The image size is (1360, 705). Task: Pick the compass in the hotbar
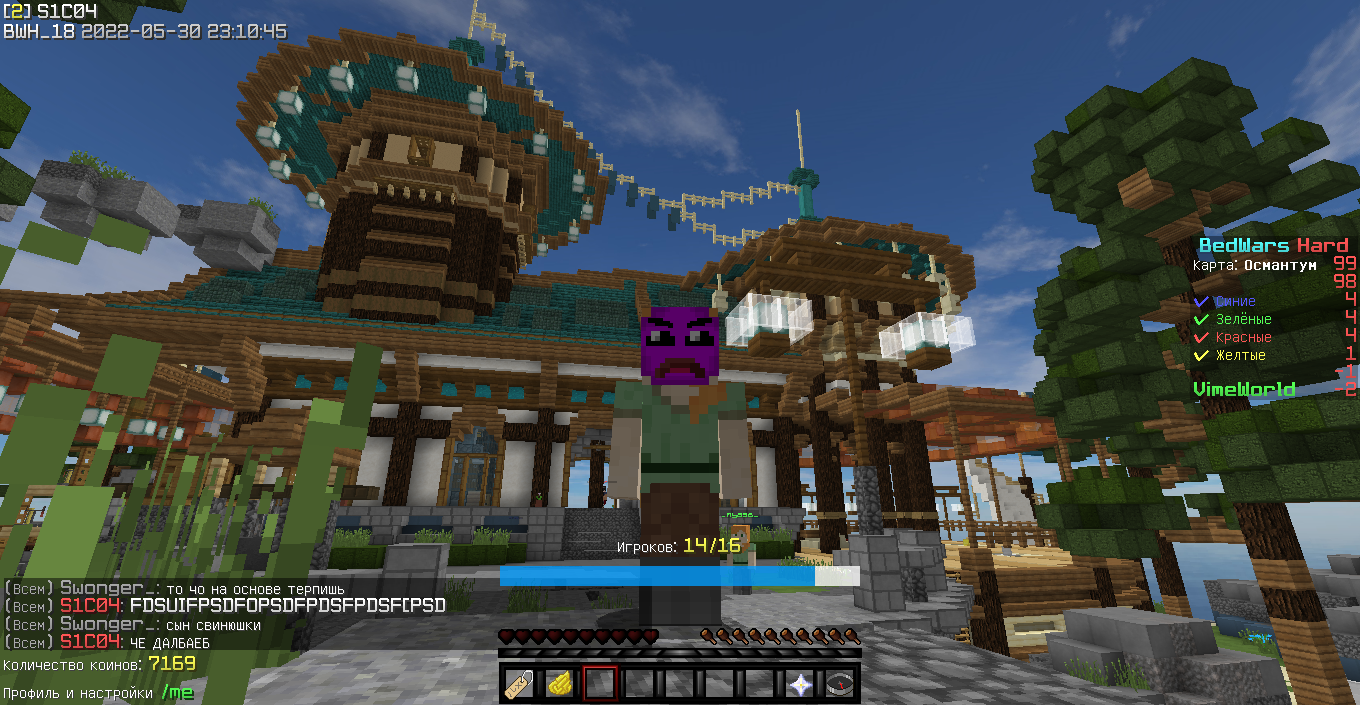(x=840, y=684)
